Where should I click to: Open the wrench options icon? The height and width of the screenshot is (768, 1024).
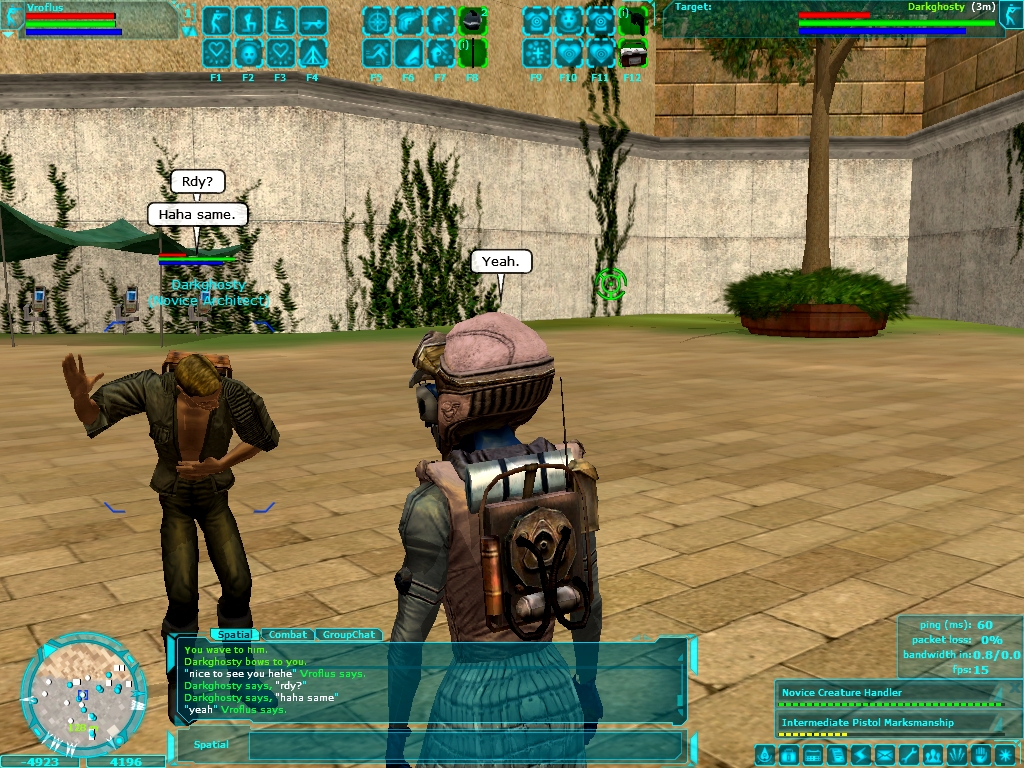pos(909,754)
